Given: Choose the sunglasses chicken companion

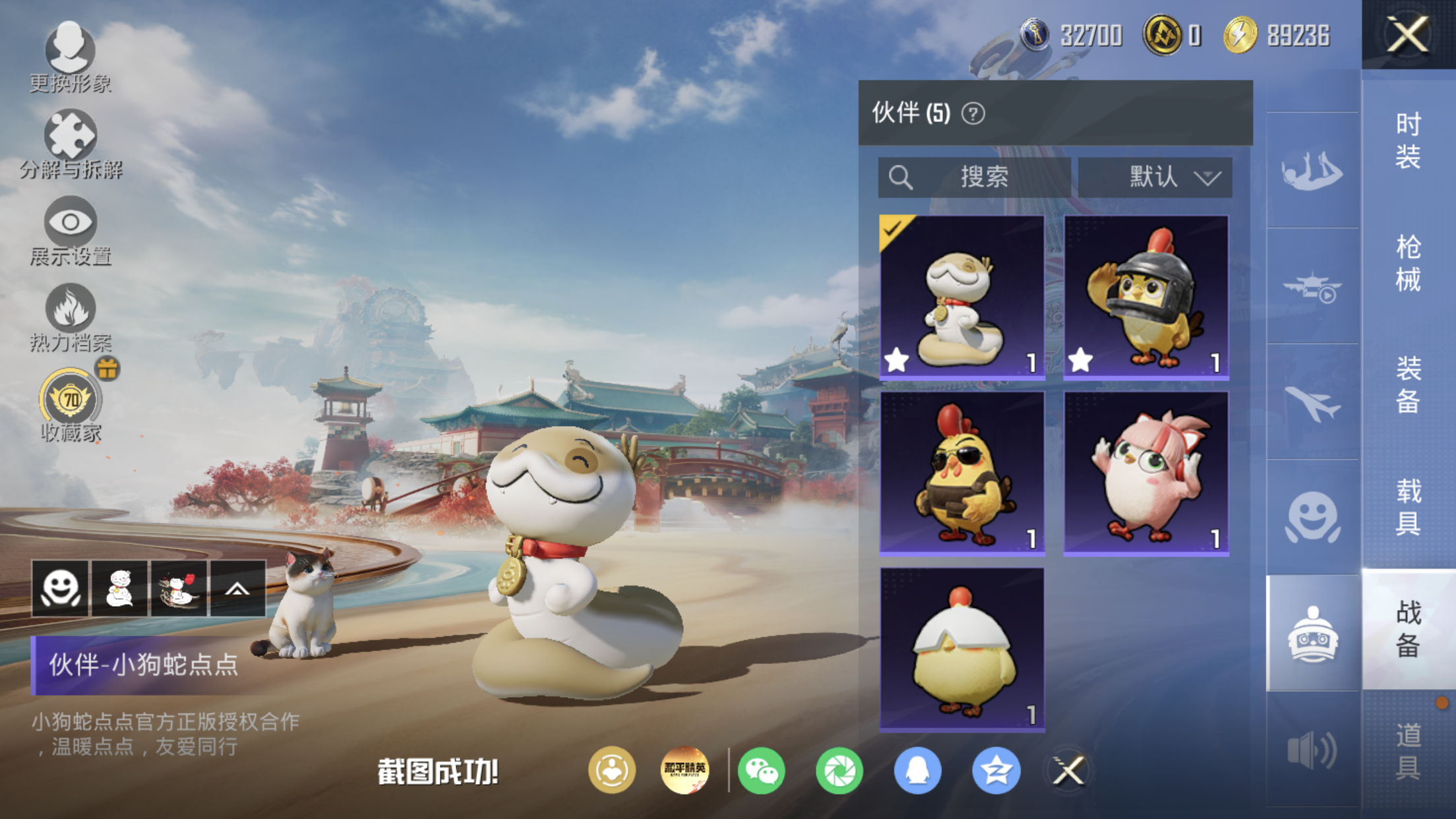Looking at the screenshot, I should pyautogui.click(x=961, y=473).
